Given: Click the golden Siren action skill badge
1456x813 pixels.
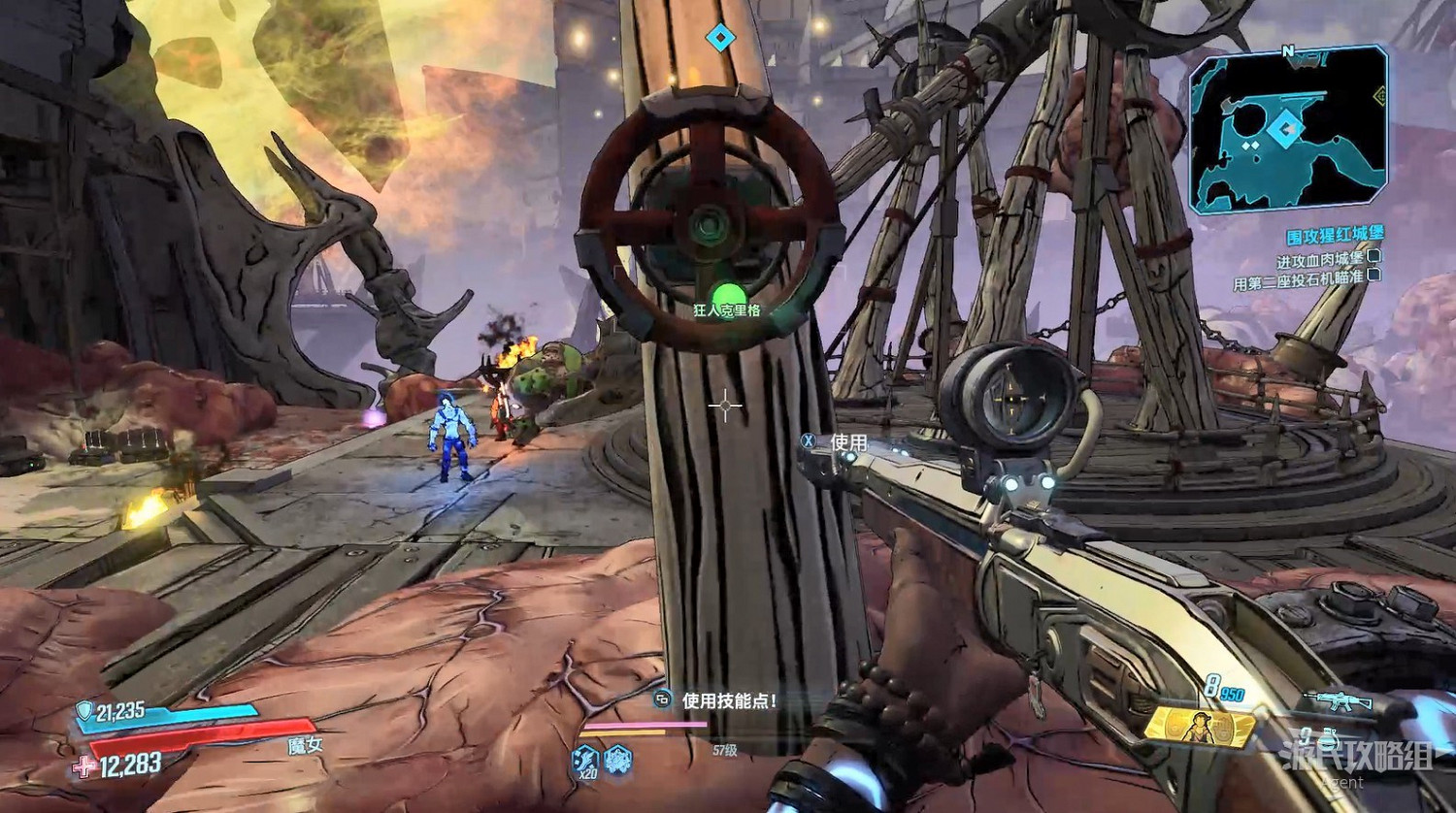Looking at the screenshot, I should pos(1199,727).
